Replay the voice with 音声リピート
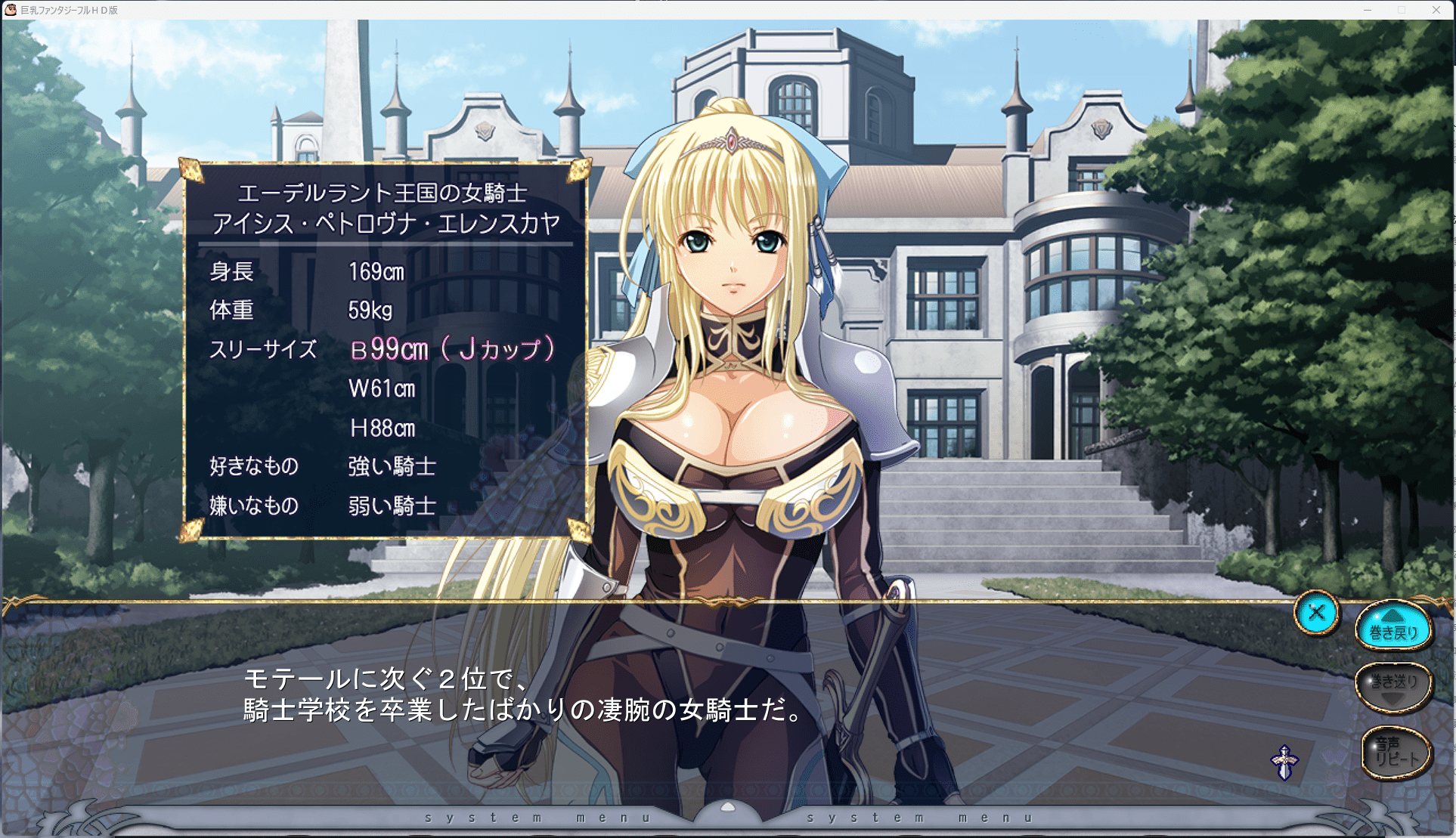 point(1396,753)
